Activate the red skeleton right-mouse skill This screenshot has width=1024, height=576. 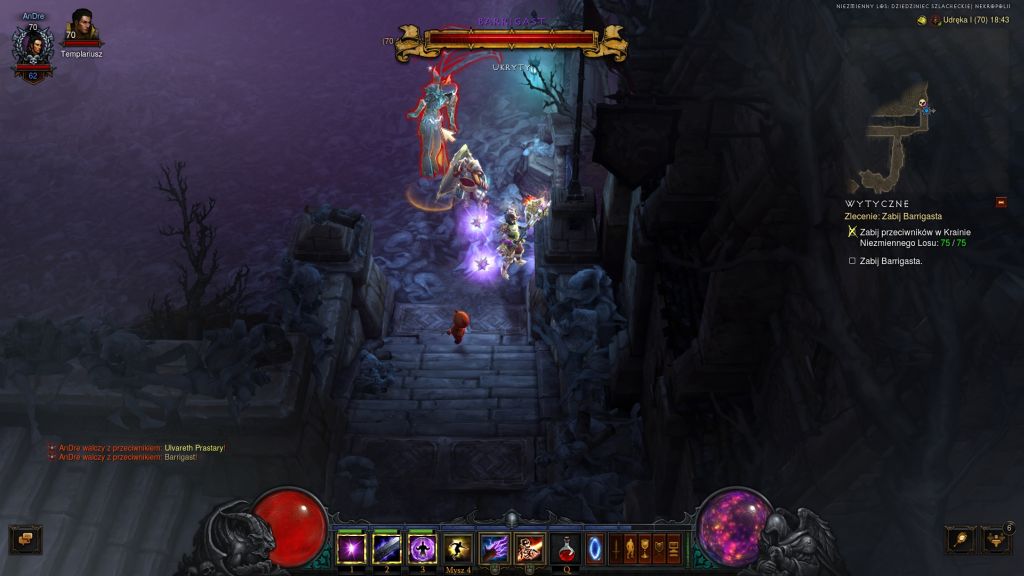point(529,548)
